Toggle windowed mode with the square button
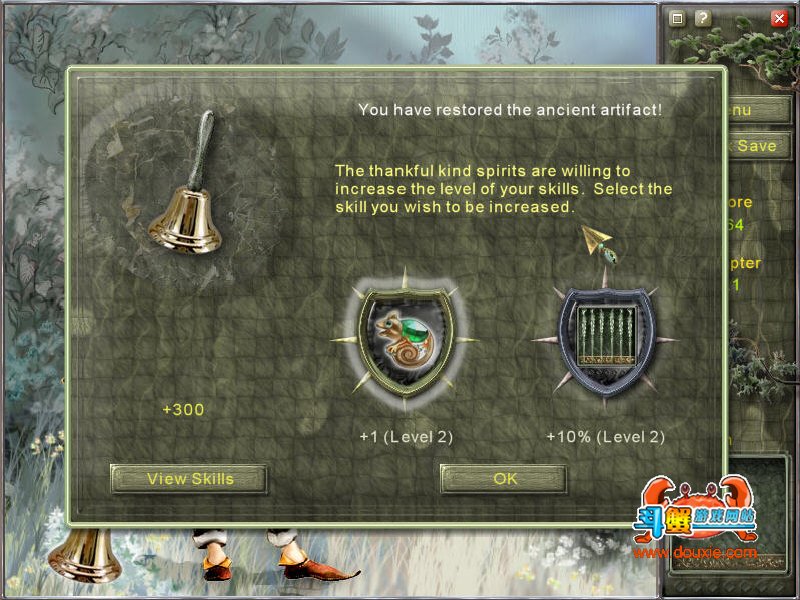The image size is (800, 600). point(677,18)
